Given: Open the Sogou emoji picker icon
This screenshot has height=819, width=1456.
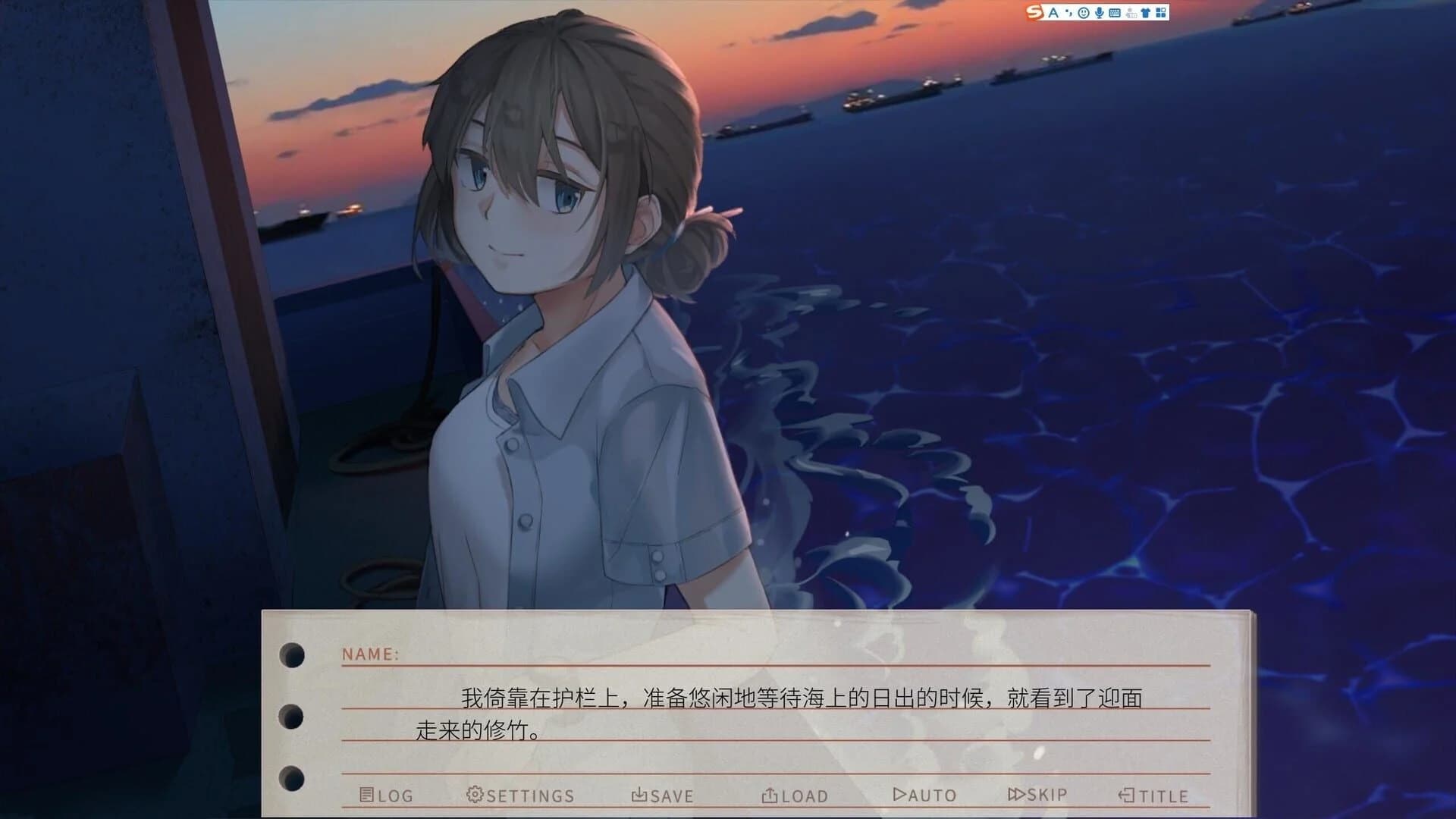Looking at the screenshot, I should pos(1083,13).
